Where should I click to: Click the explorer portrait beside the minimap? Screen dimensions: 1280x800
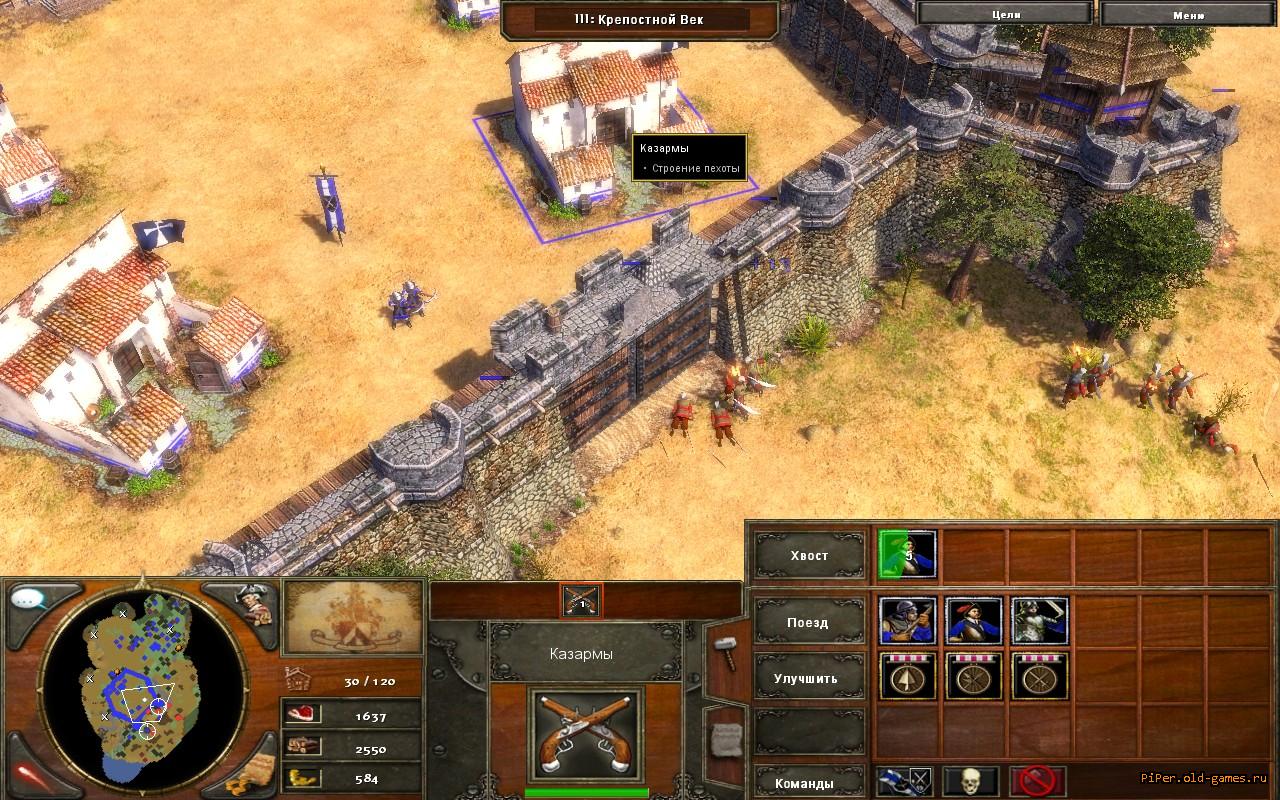pos(253,605)
